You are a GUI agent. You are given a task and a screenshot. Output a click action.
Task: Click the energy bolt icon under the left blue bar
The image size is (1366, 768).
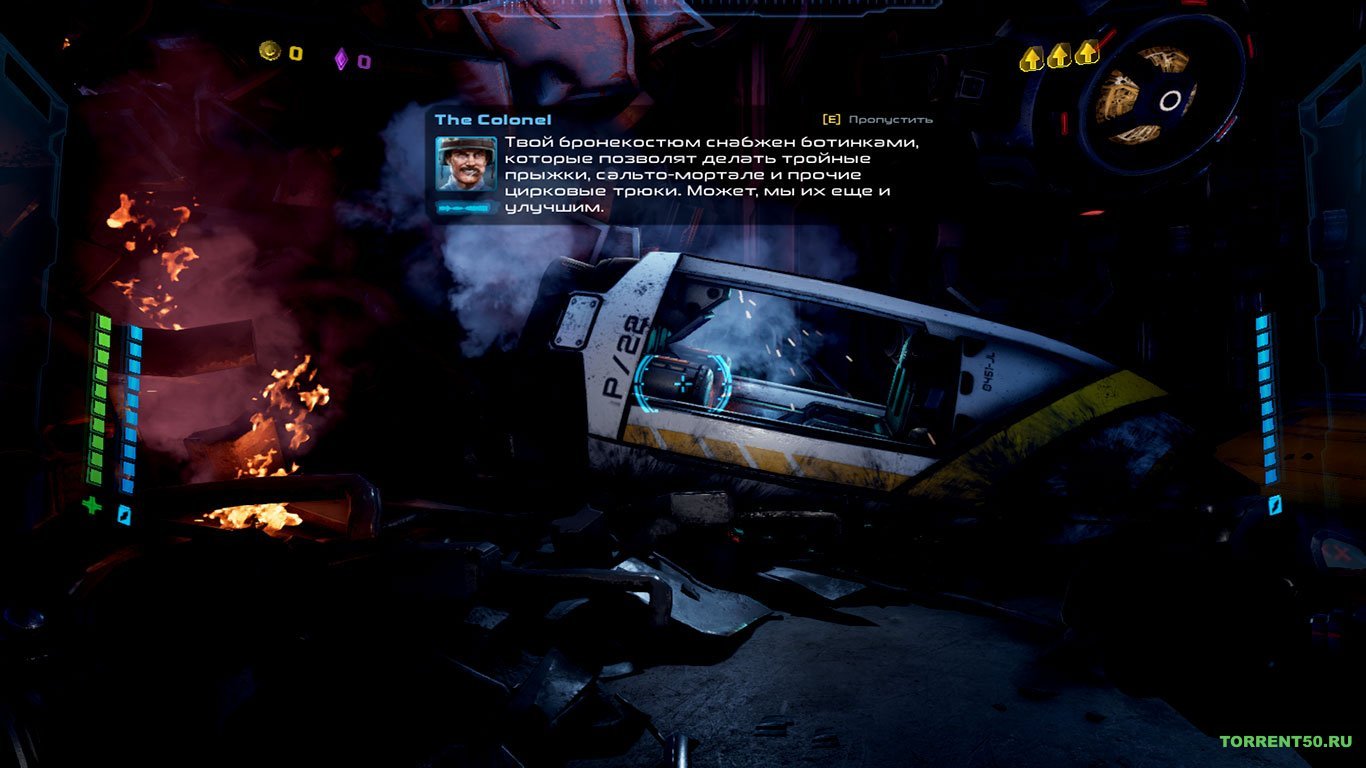(x=124, y=513)
